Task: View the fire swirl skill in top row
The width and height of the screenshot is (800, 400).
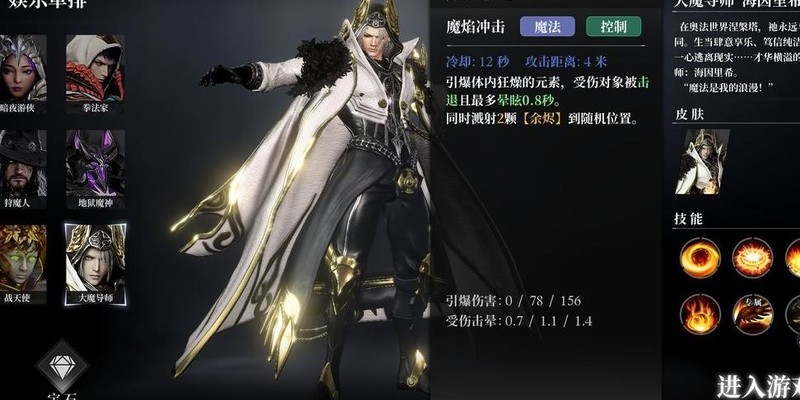Action: pyautogui.click(x=700, y=257)
